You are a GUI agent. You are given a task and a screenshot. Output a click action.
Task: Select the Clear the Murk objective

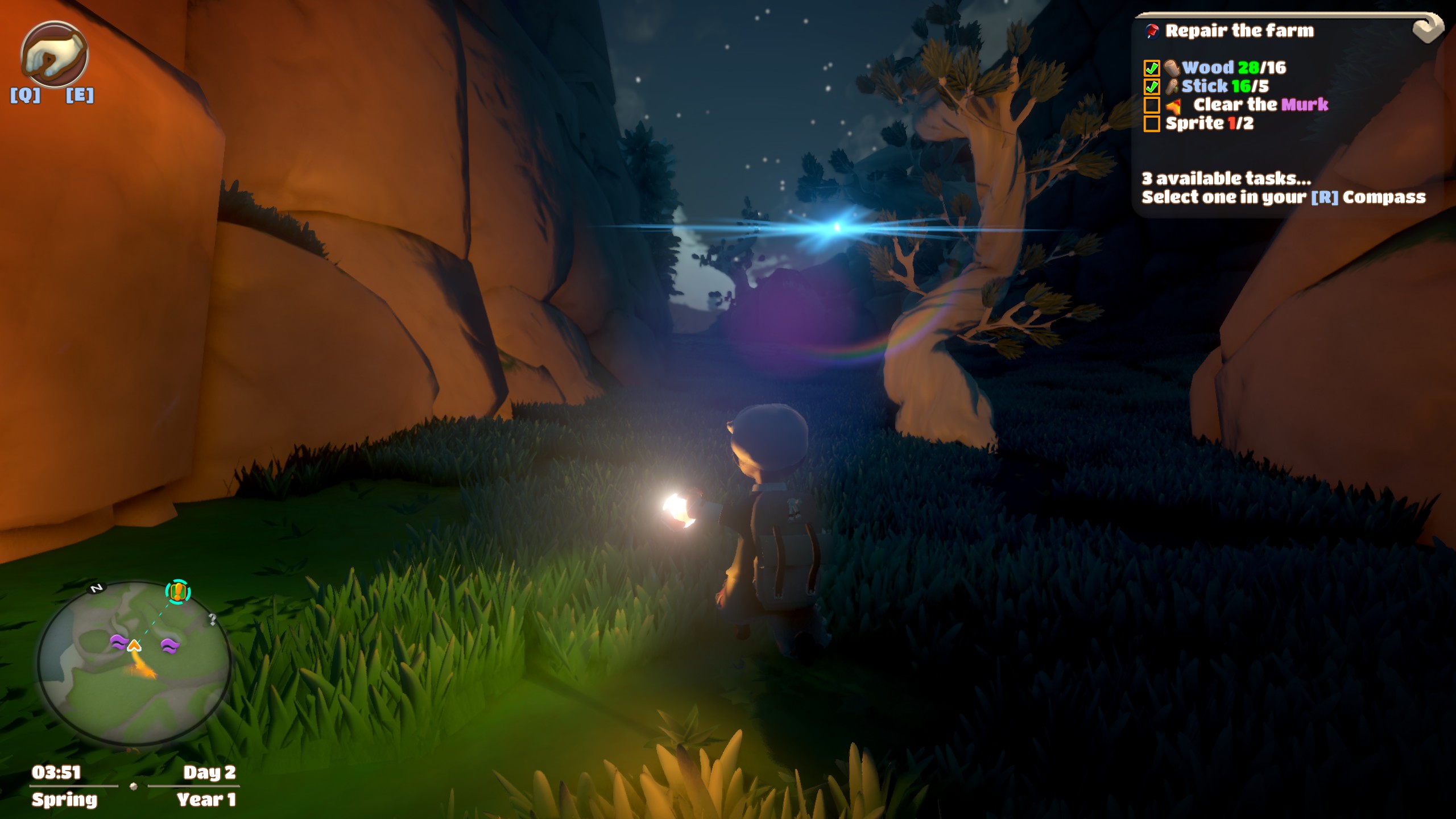click(1260, 105)
